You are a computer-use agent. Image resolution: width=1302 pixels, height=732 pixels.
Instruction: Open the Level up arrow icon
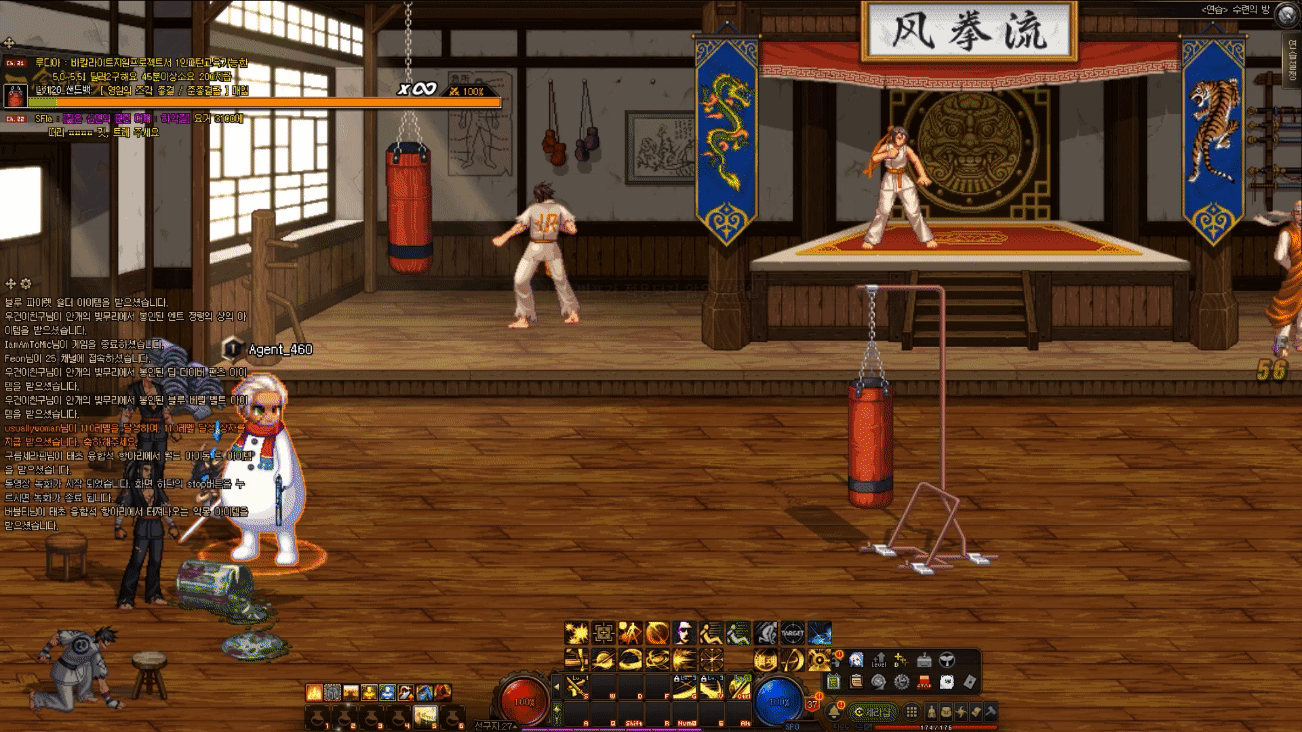(879, 661)
